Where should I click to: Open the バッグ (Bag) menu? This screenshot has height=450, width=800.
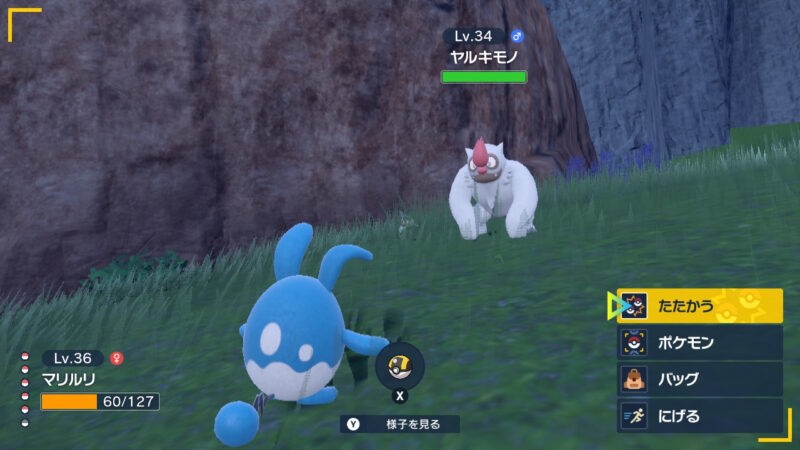[x=699, y=379]
